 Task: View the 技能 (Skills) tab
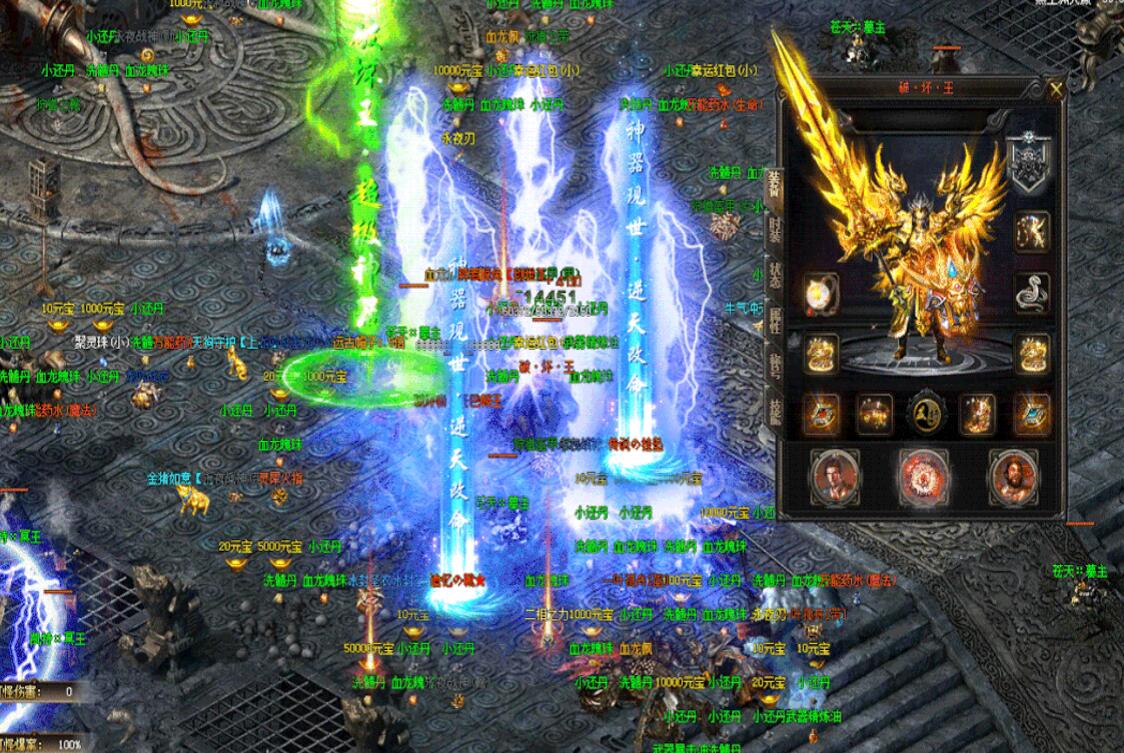pos(775,408)
